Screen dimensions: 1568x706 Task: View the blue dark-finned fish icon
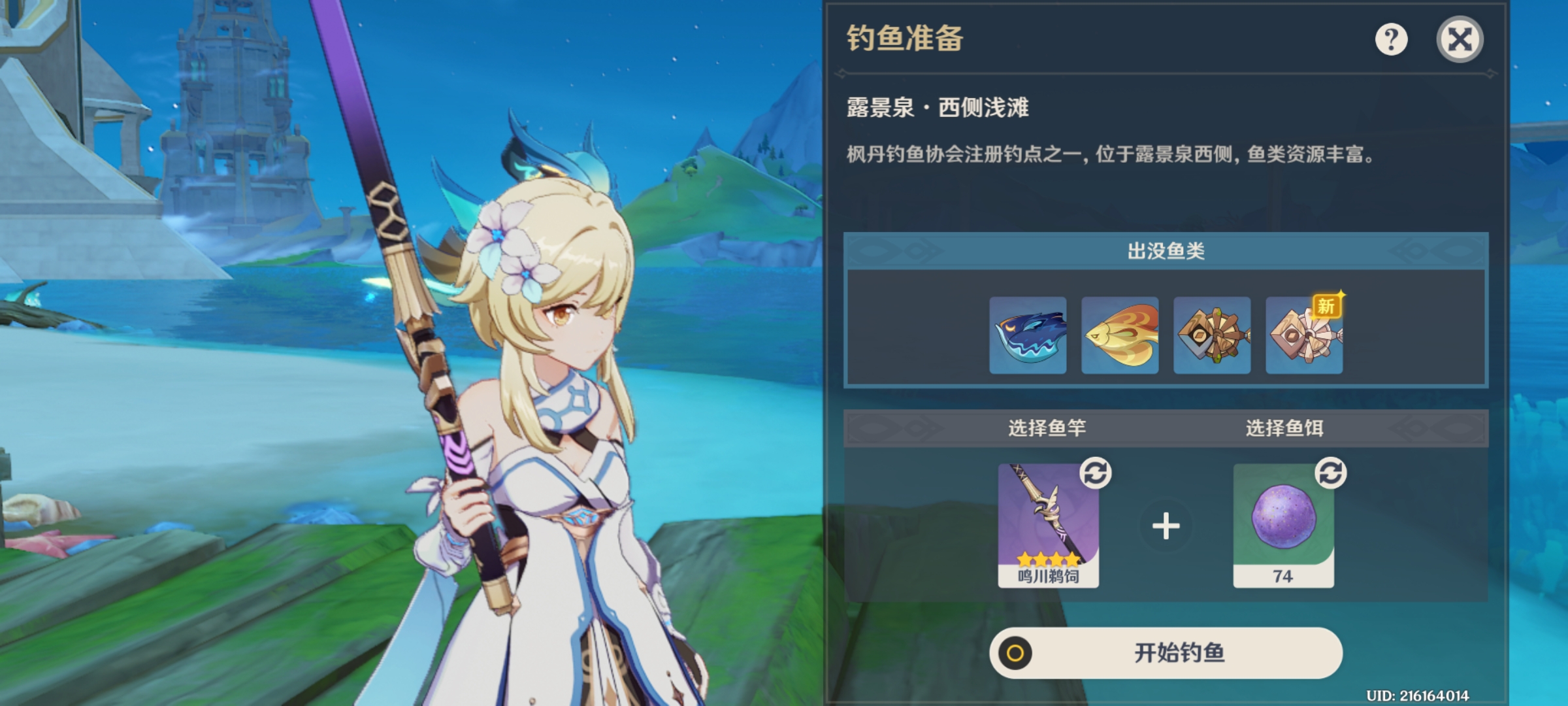[x=1028, y=335]
